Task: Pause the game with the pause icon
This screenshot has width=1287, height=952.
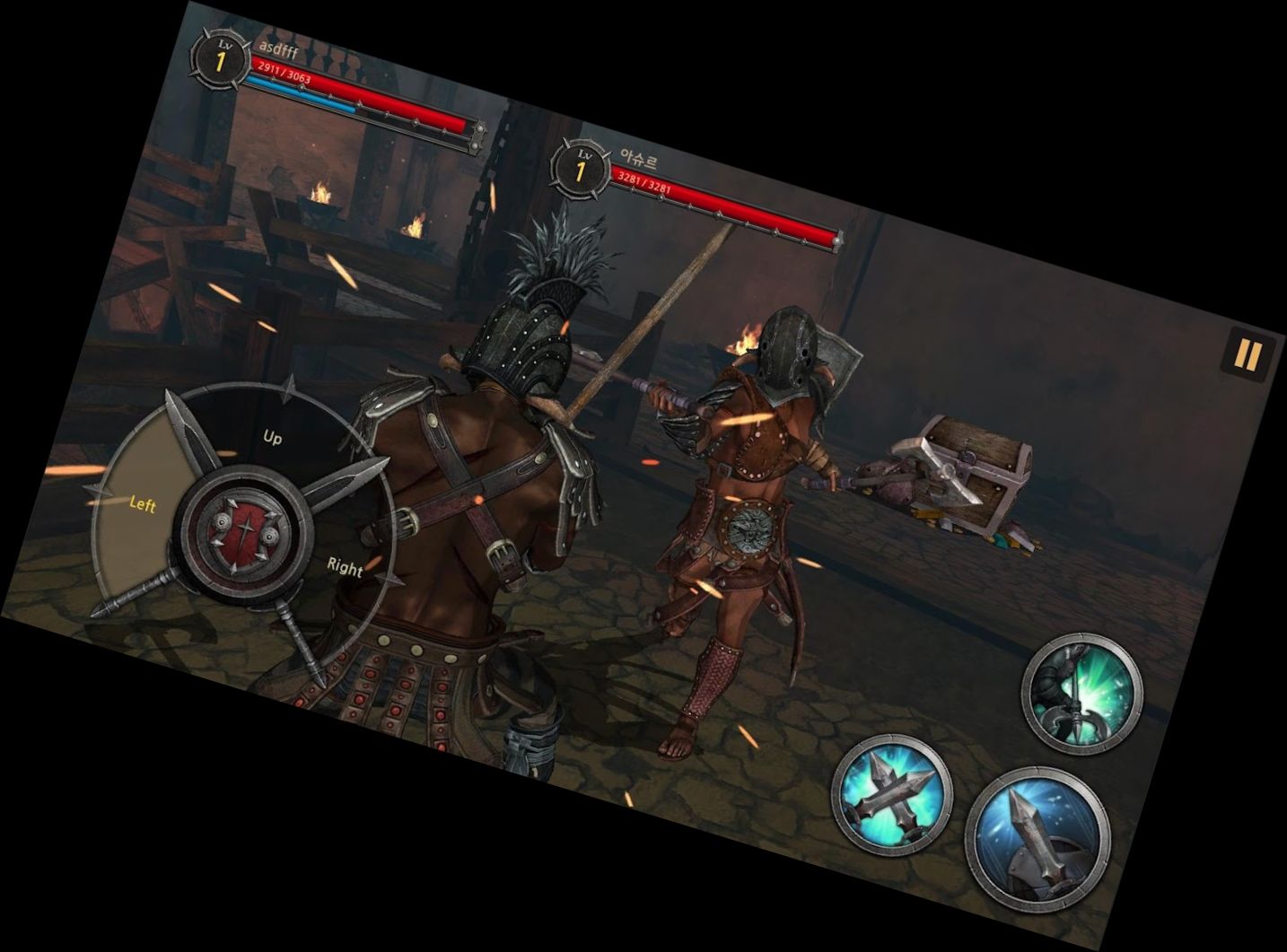Action: click(1248, 354)
